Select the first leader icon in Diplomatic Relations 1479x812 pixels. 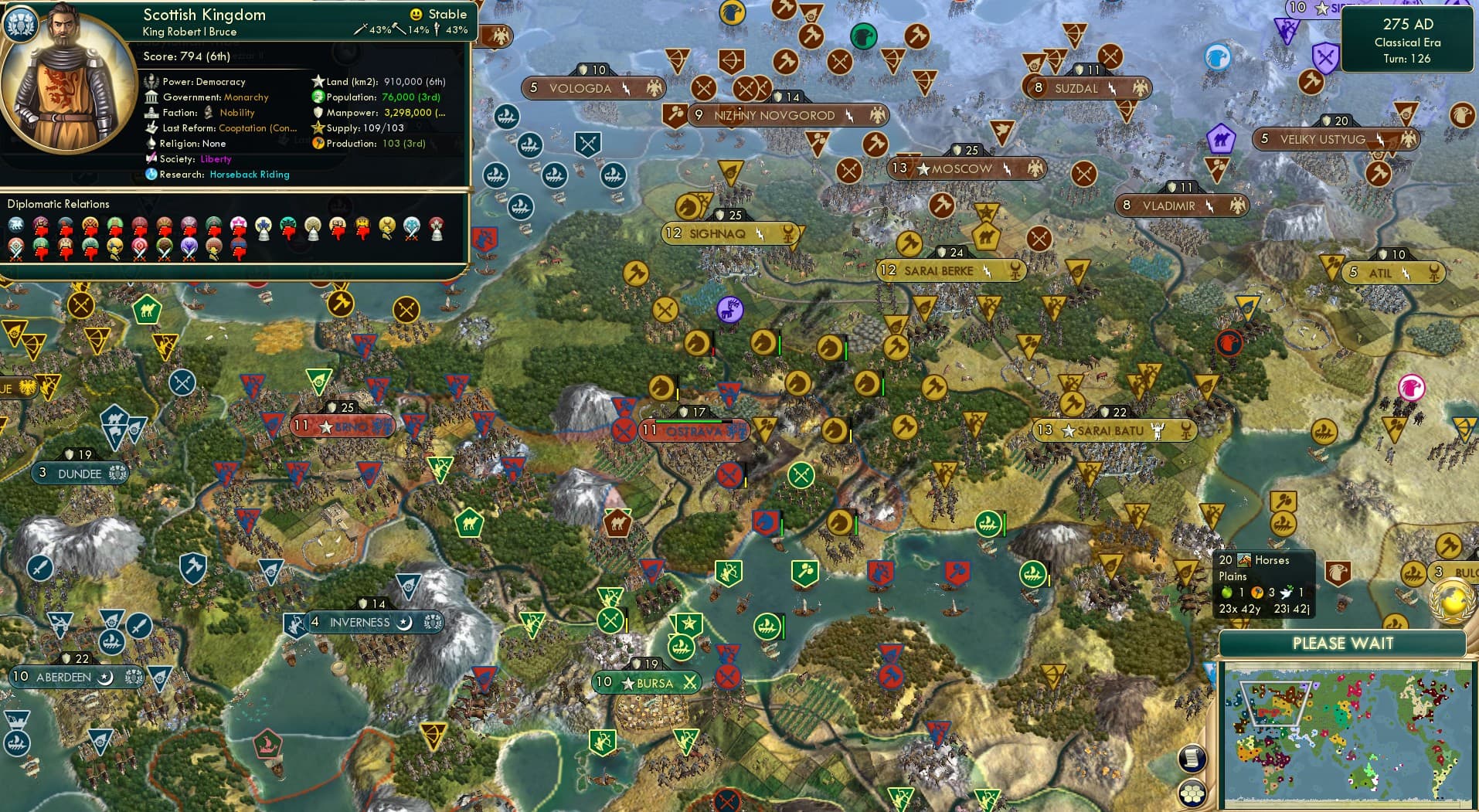[x=15, y=223]
